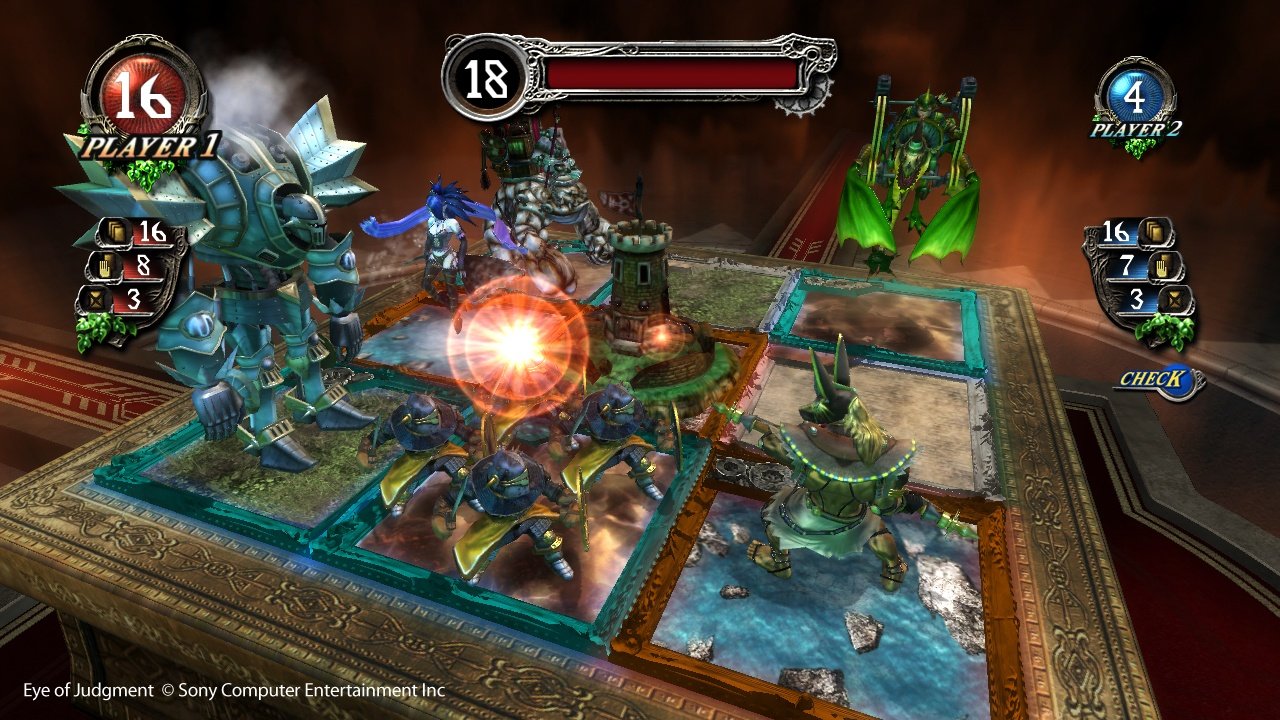
Task: Click the blue Player 2 life medallion
Action: (1134, 92)
